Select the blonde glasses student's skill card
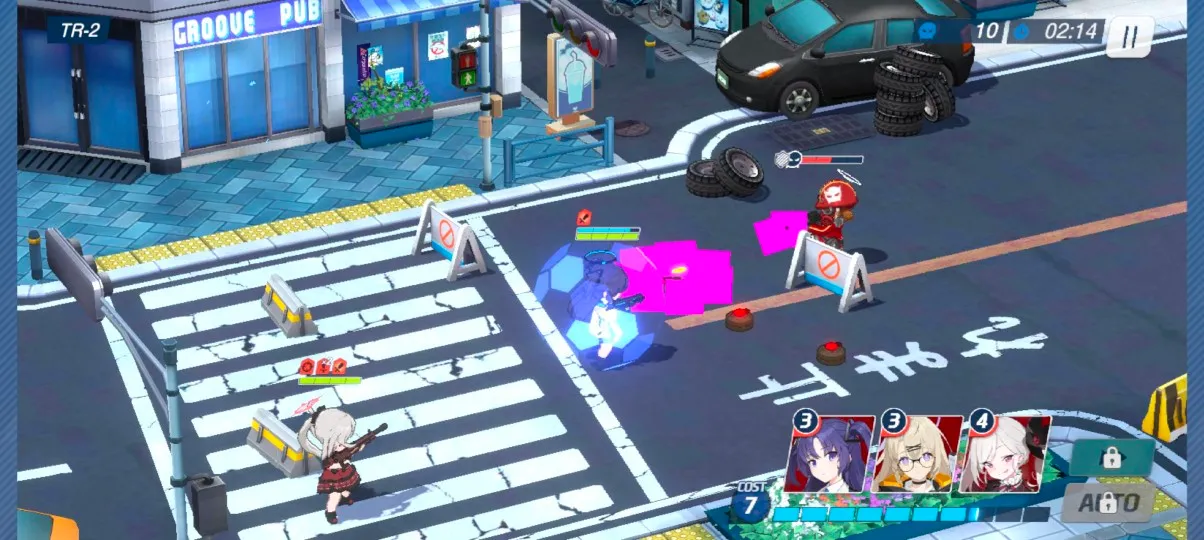This screenshot has height=540, width=1204. coord(915,455)
